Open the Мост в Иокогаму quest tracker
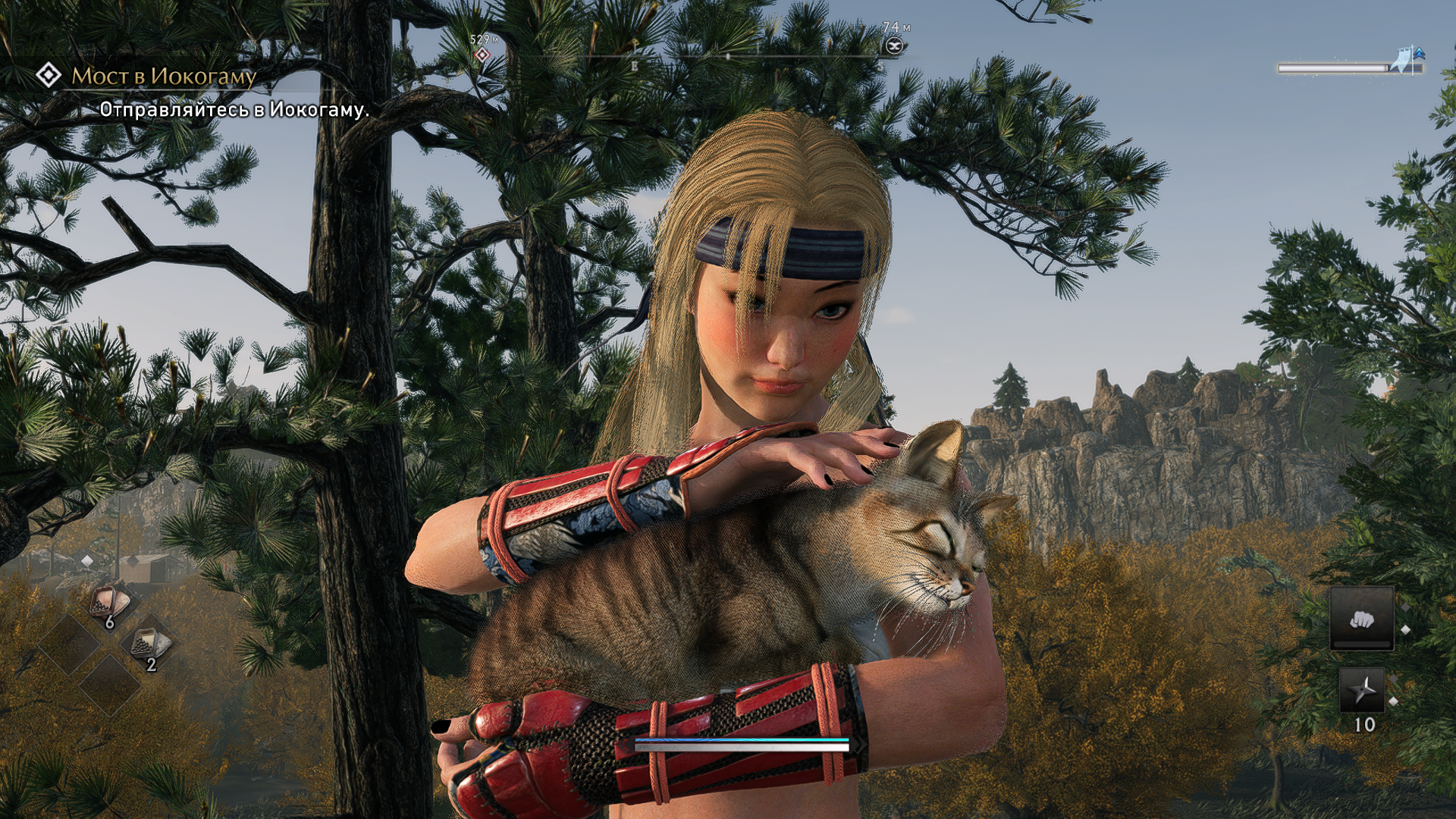Image resolution: width=1456 pixels, height=819 pixels. coord(163,76)
